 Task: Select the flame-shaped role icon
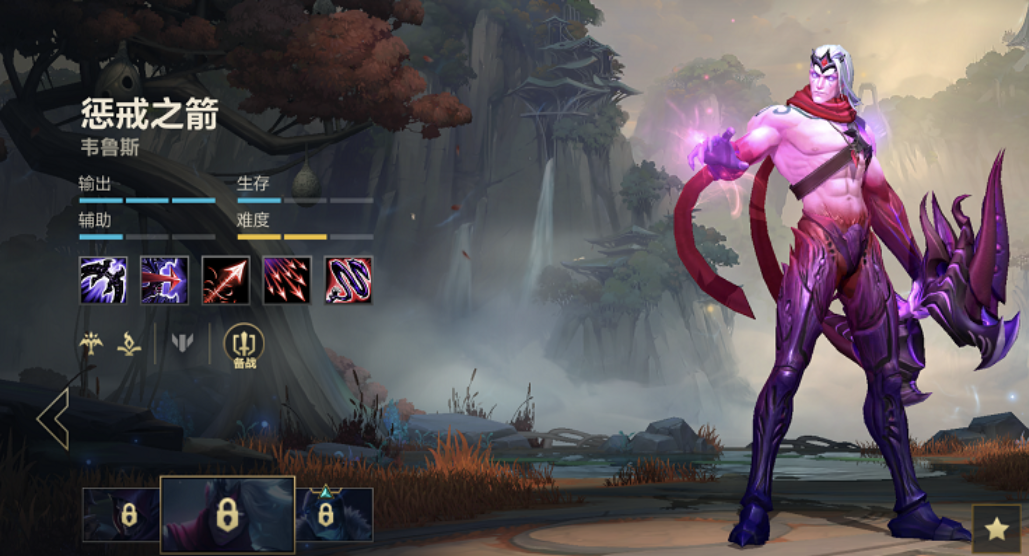point(128,343)
